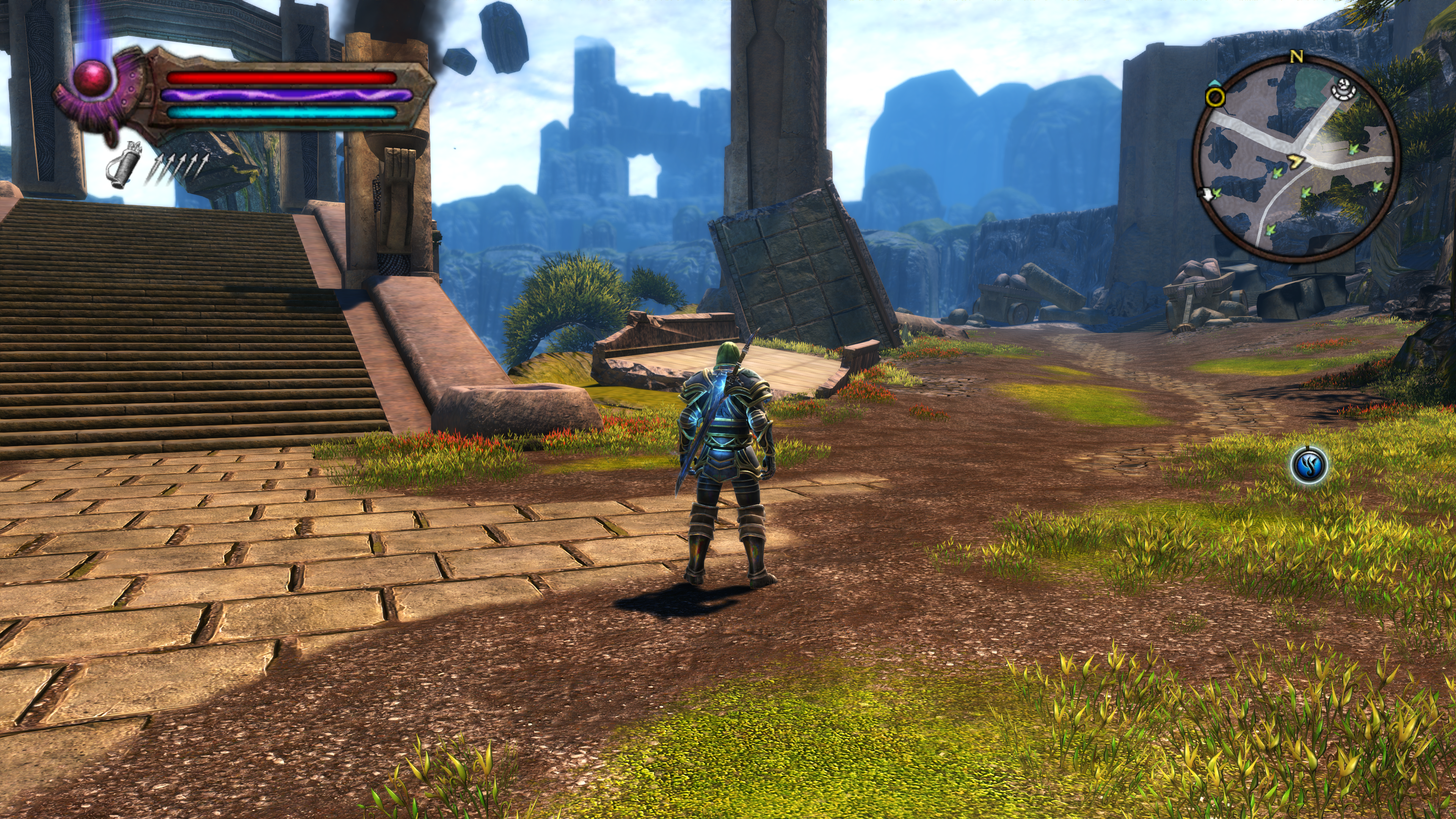The height and width of the screenshot is (819, 1456).
Task: Select the yellow ring quest marker on minimap
Action: click(x=1215, y=97)
